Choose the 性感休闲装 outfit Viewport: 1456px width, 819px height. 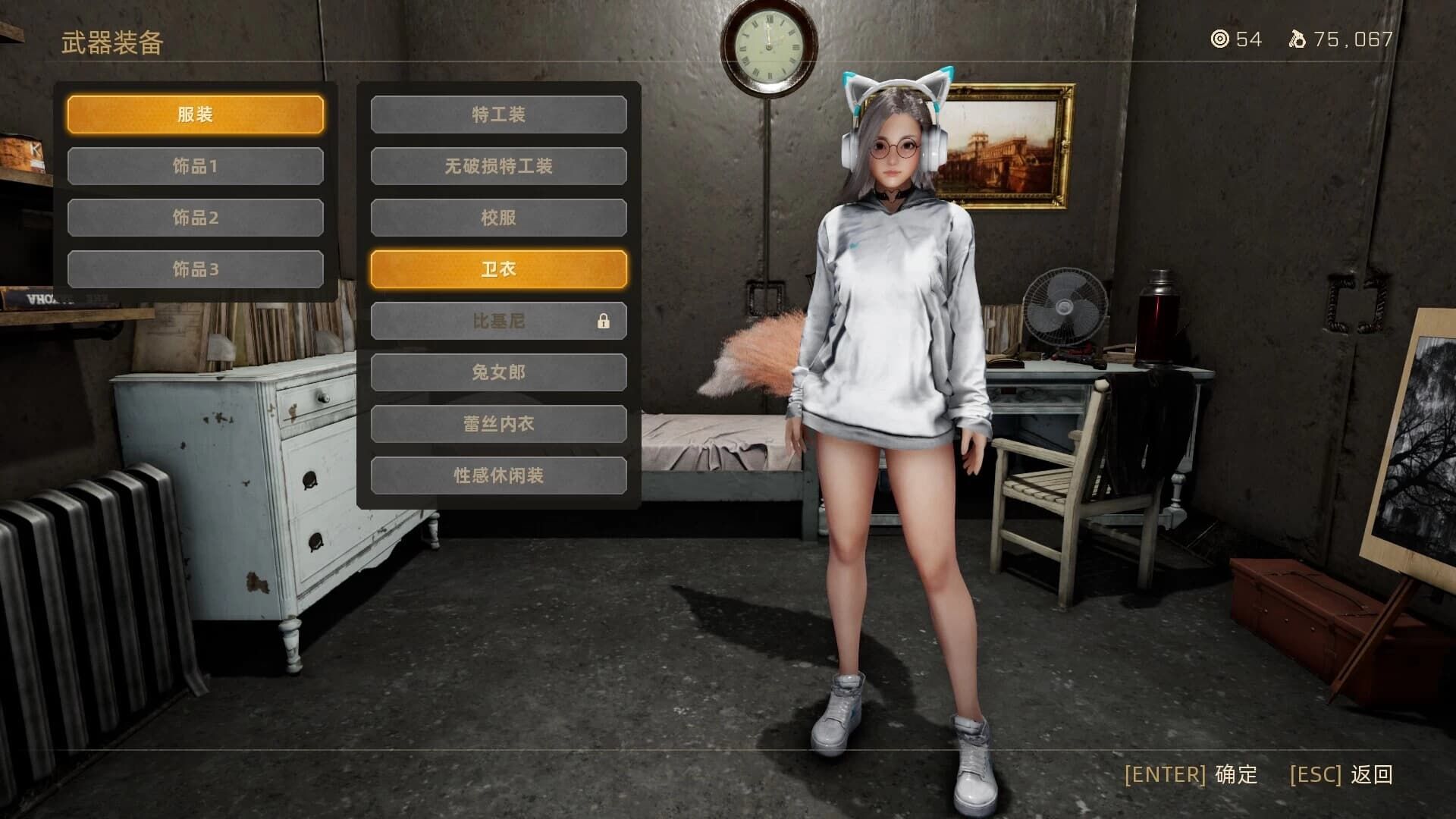497,475
